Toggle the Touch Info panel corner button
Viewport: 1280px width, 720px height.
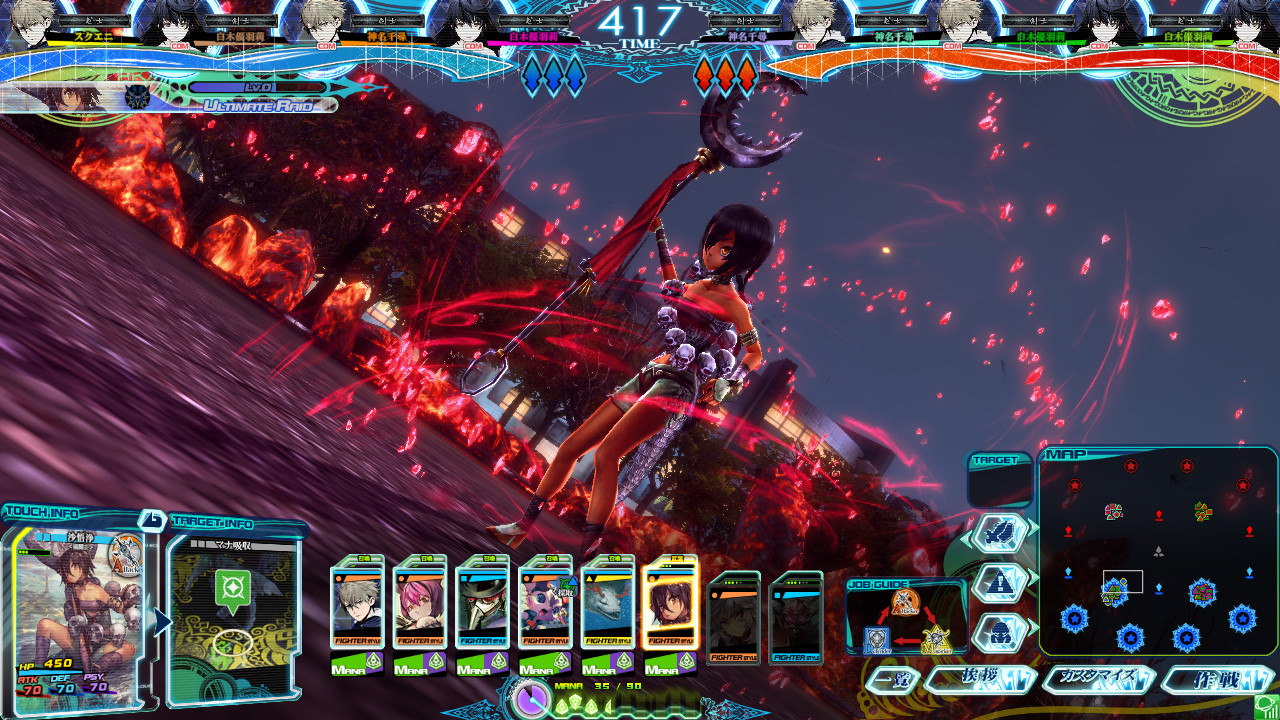tap(152, 519)
